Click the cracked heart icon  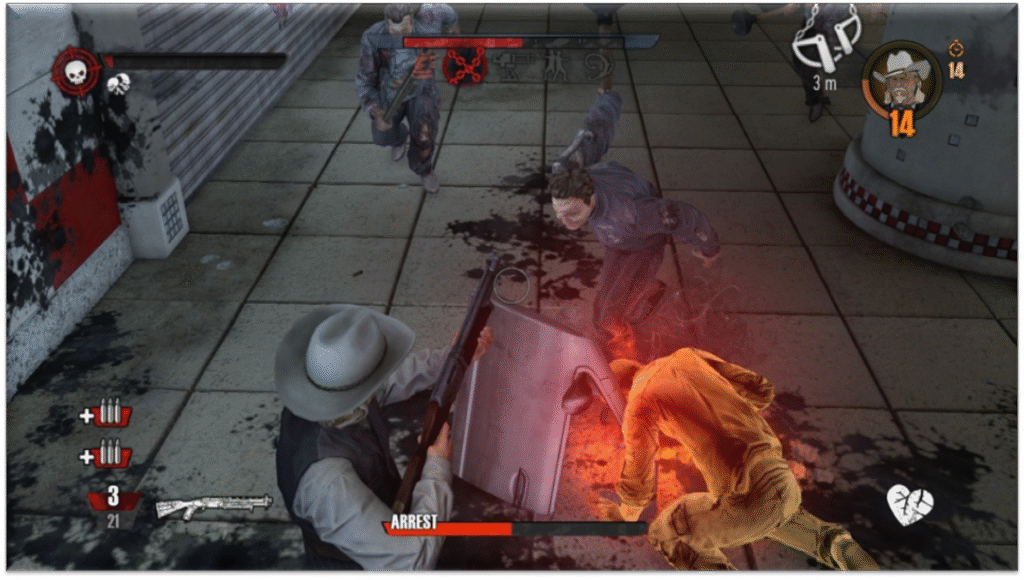(x=910, y=504)
